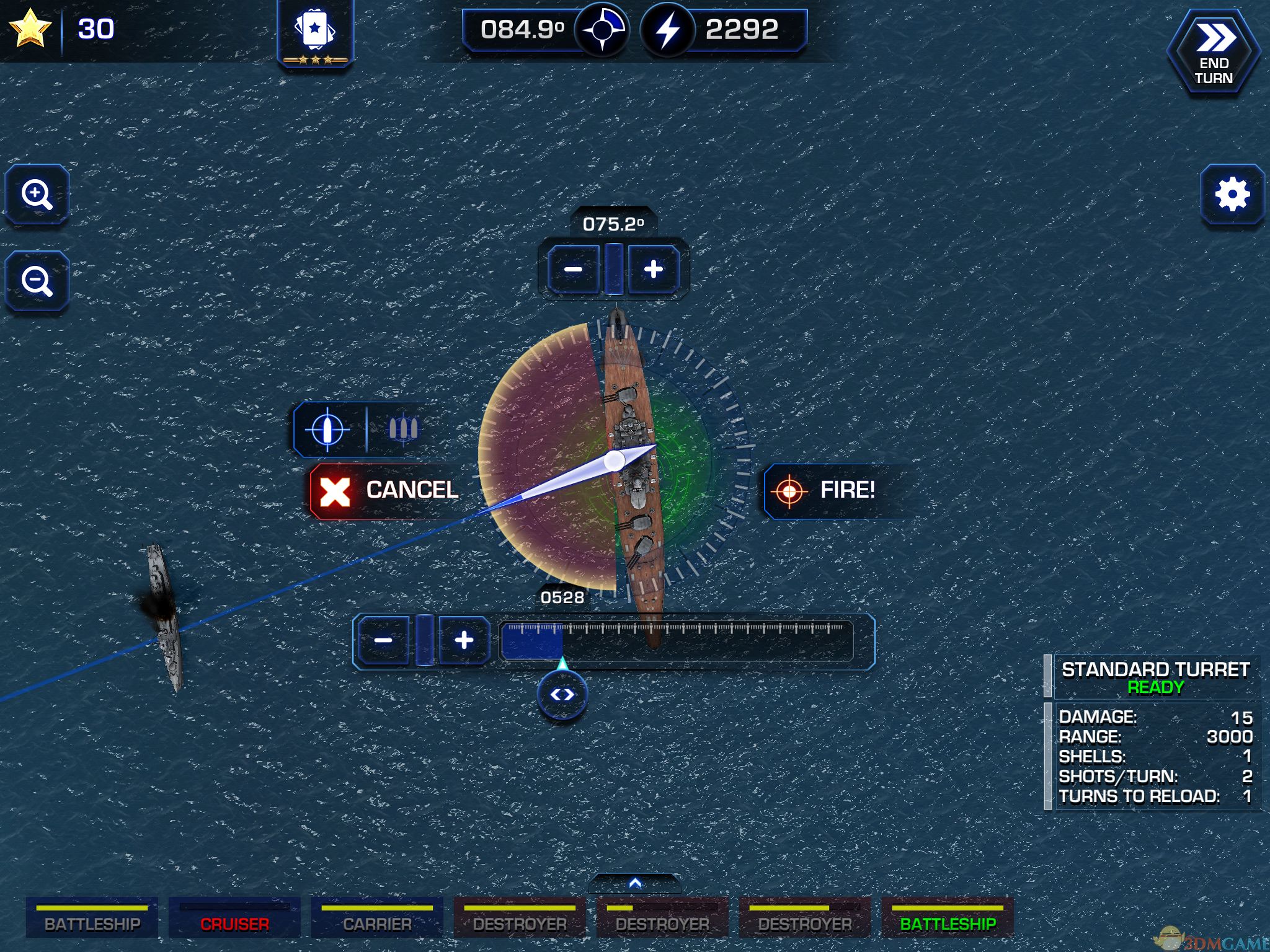Click the compass wind direction icon
The image size is (1270, 952).
click(602, 29)
